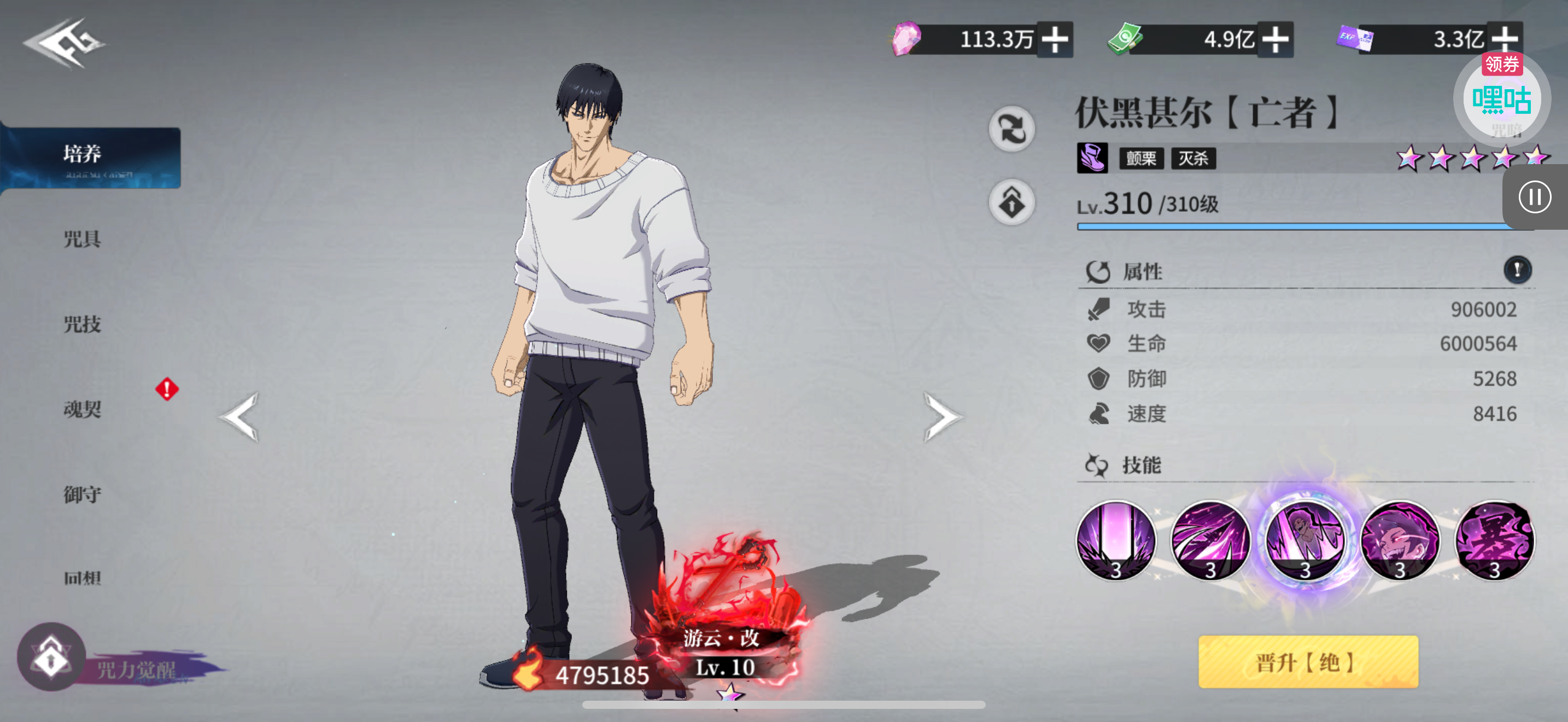Open the 魂契 tab
Image resolution: width=1568 pixels, height=722 pixels.
point(83,409)
